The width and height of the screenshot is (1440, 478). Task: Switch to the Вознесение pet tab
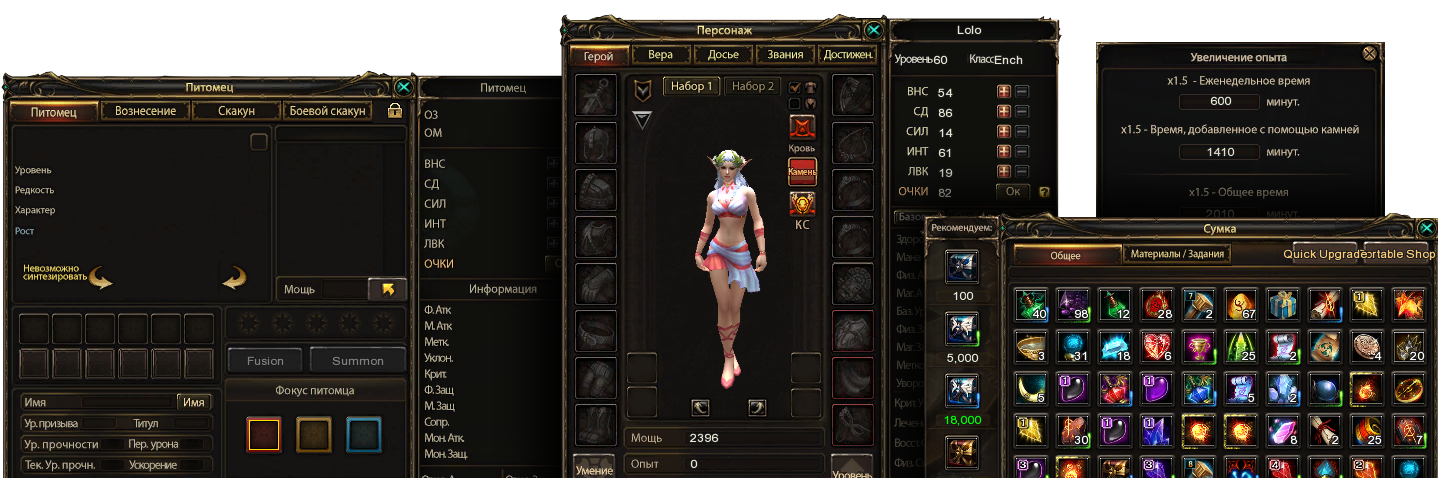(x=146, y=111)
